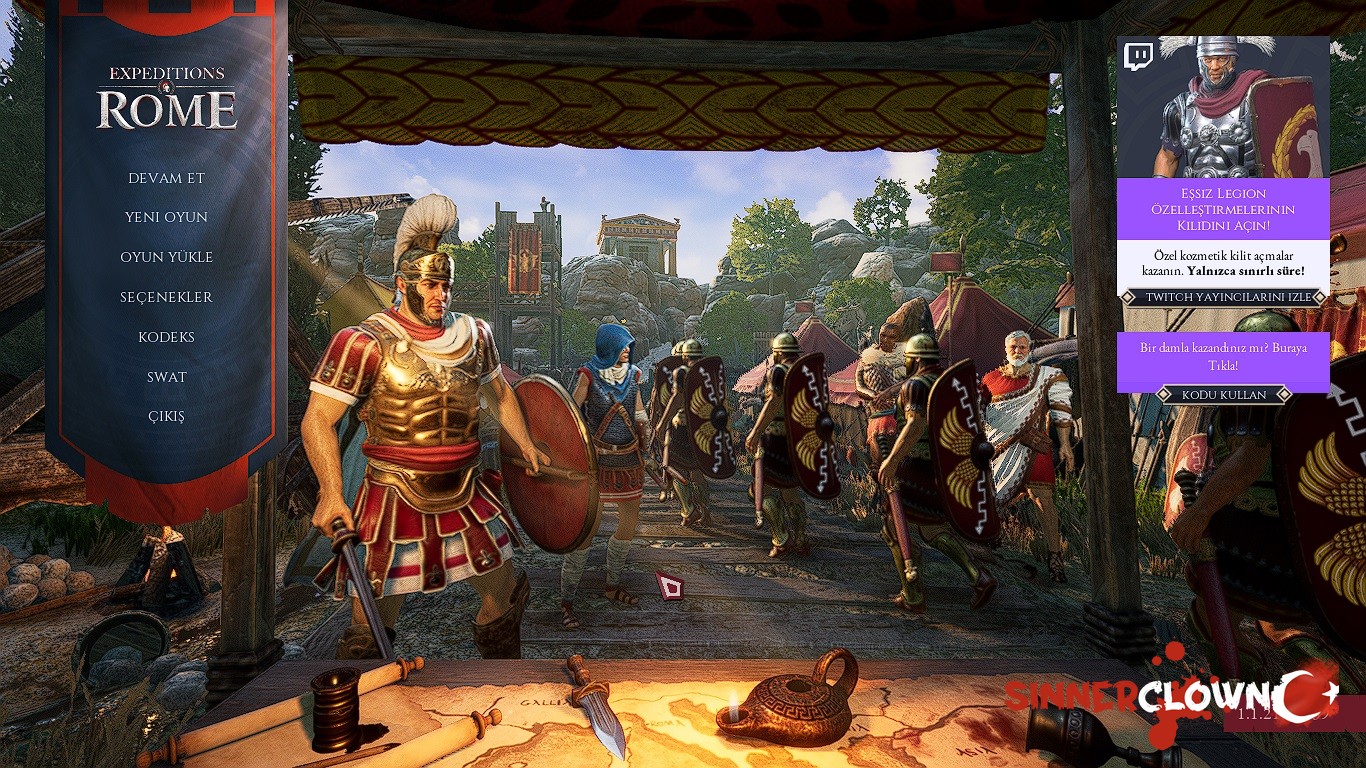Select the SWAT menu entry

click(x=166, y=377)
